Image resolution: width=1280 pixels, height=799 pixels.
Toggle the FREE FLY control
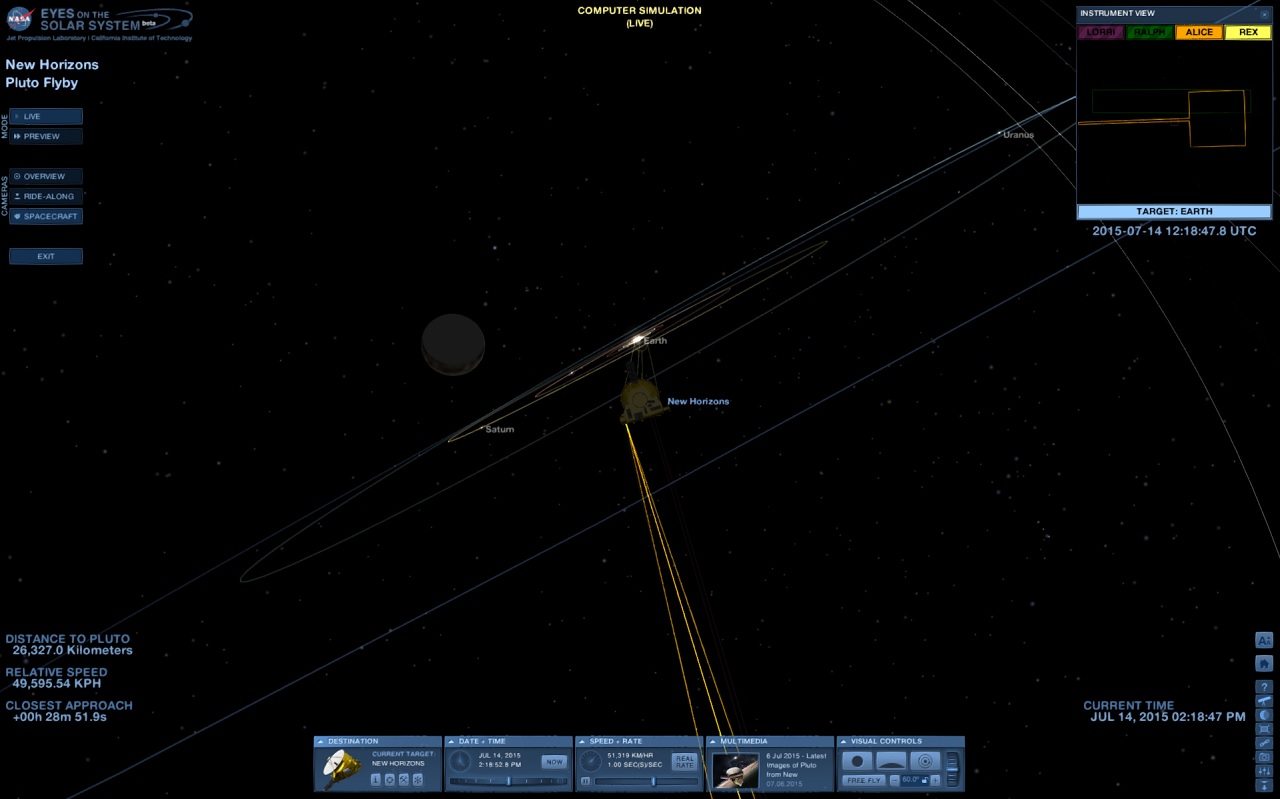(x=863, y=780)
